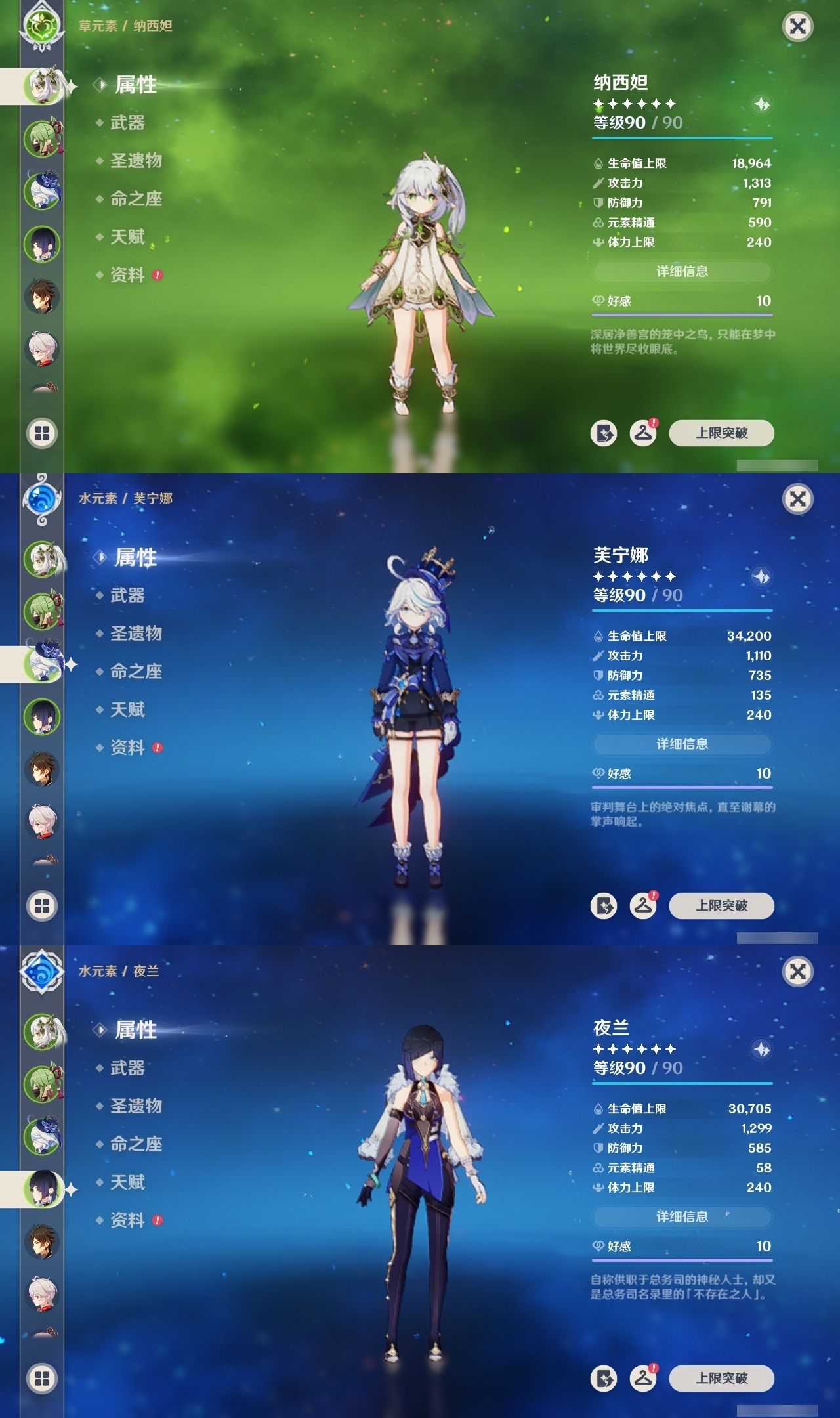This screenshot has width=840, height=1418.
Task: Toggle the glowing constellation sparkle beside Nahida's stars
Action: point(761,103)
